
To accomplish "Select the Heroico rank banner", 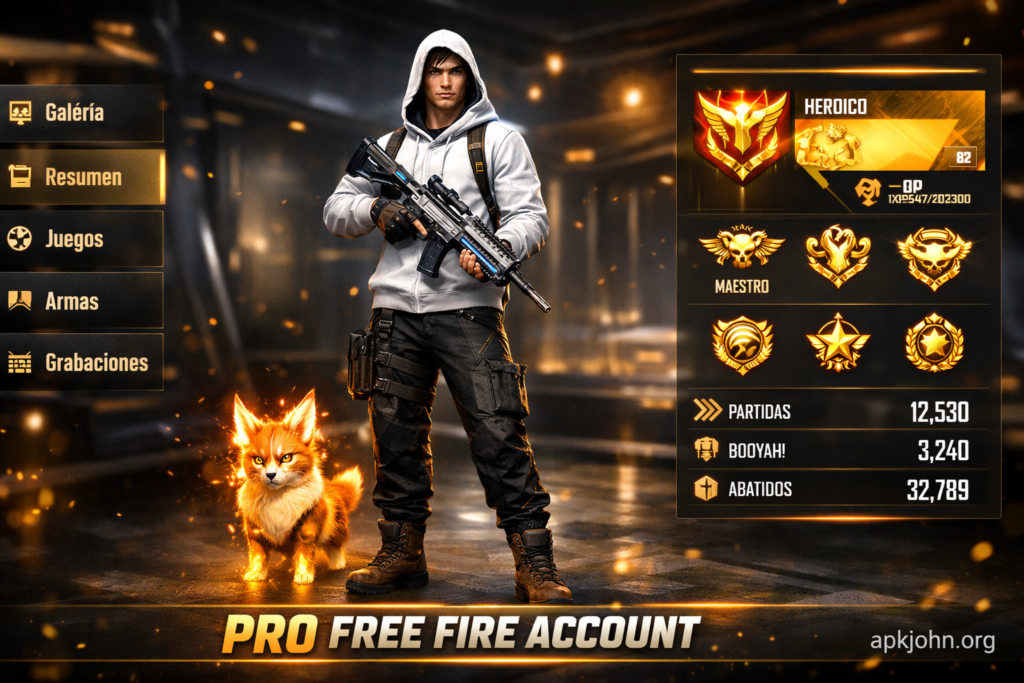I will [889, 130].
